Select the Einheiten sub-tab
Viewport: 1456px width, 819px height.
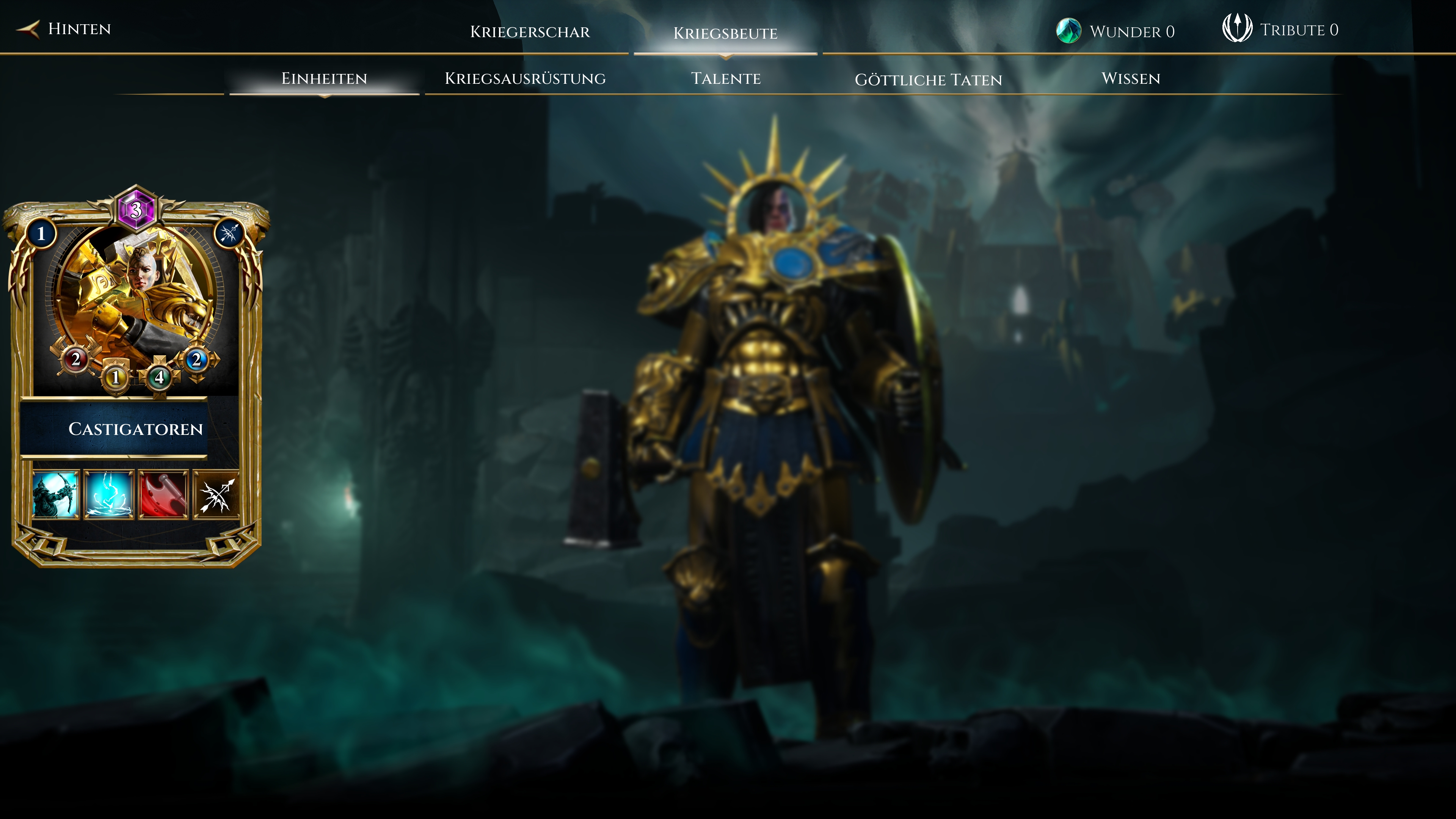tap(324, 78)
